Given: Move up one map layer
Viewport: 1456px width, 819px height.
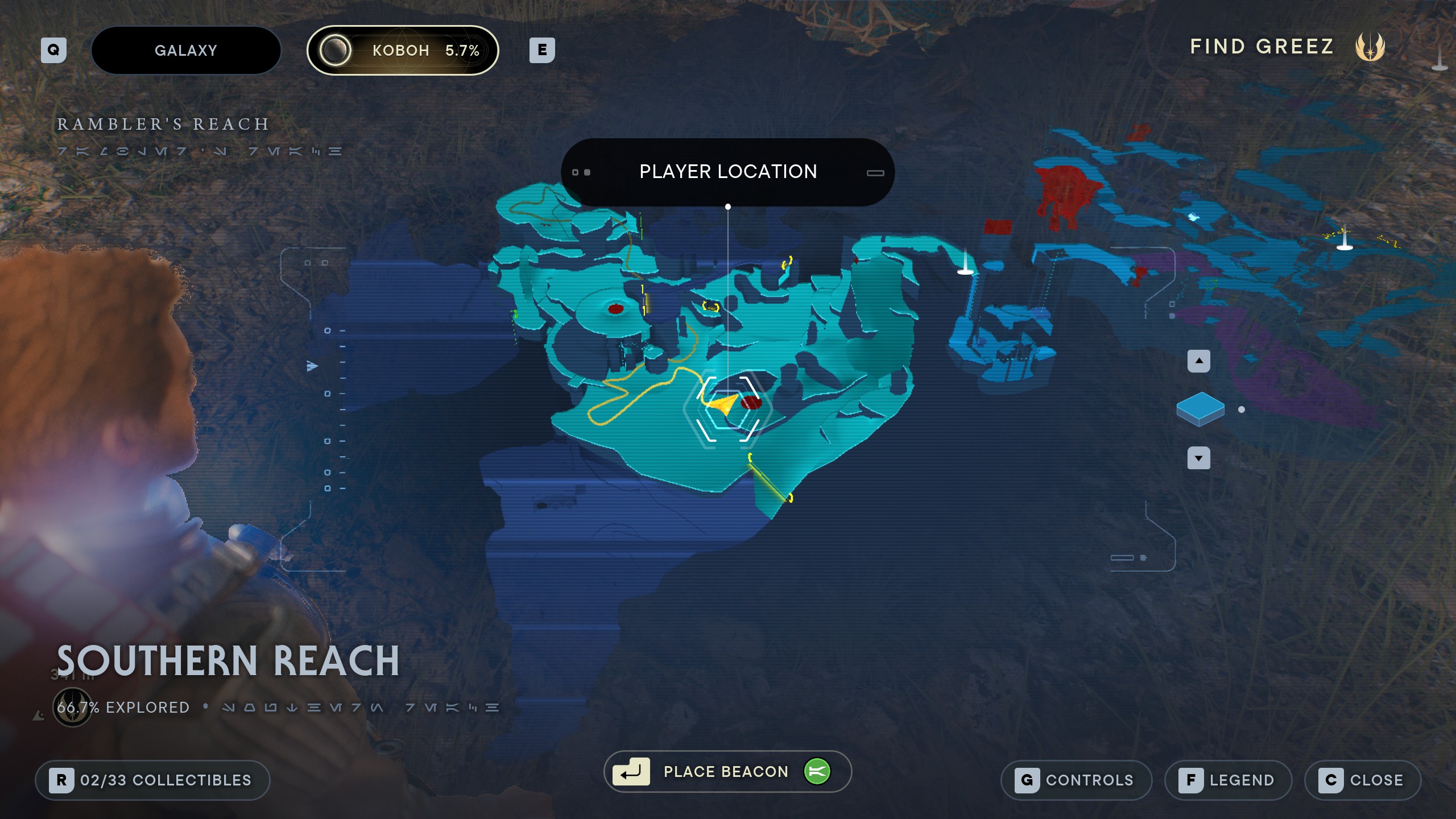Looking at the screenshot, I should (1198, 361).
